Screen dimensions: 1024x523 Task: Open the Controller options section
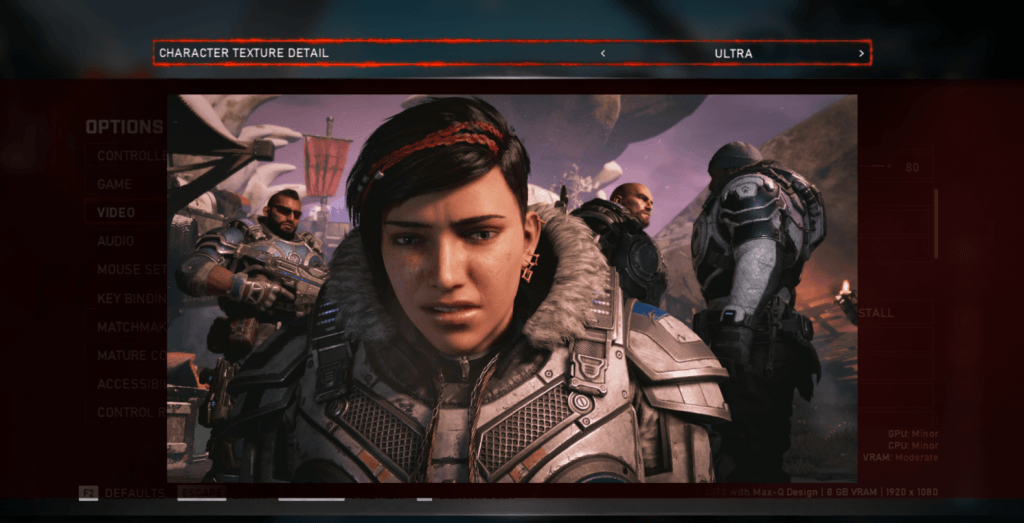[x=127, y=156]
